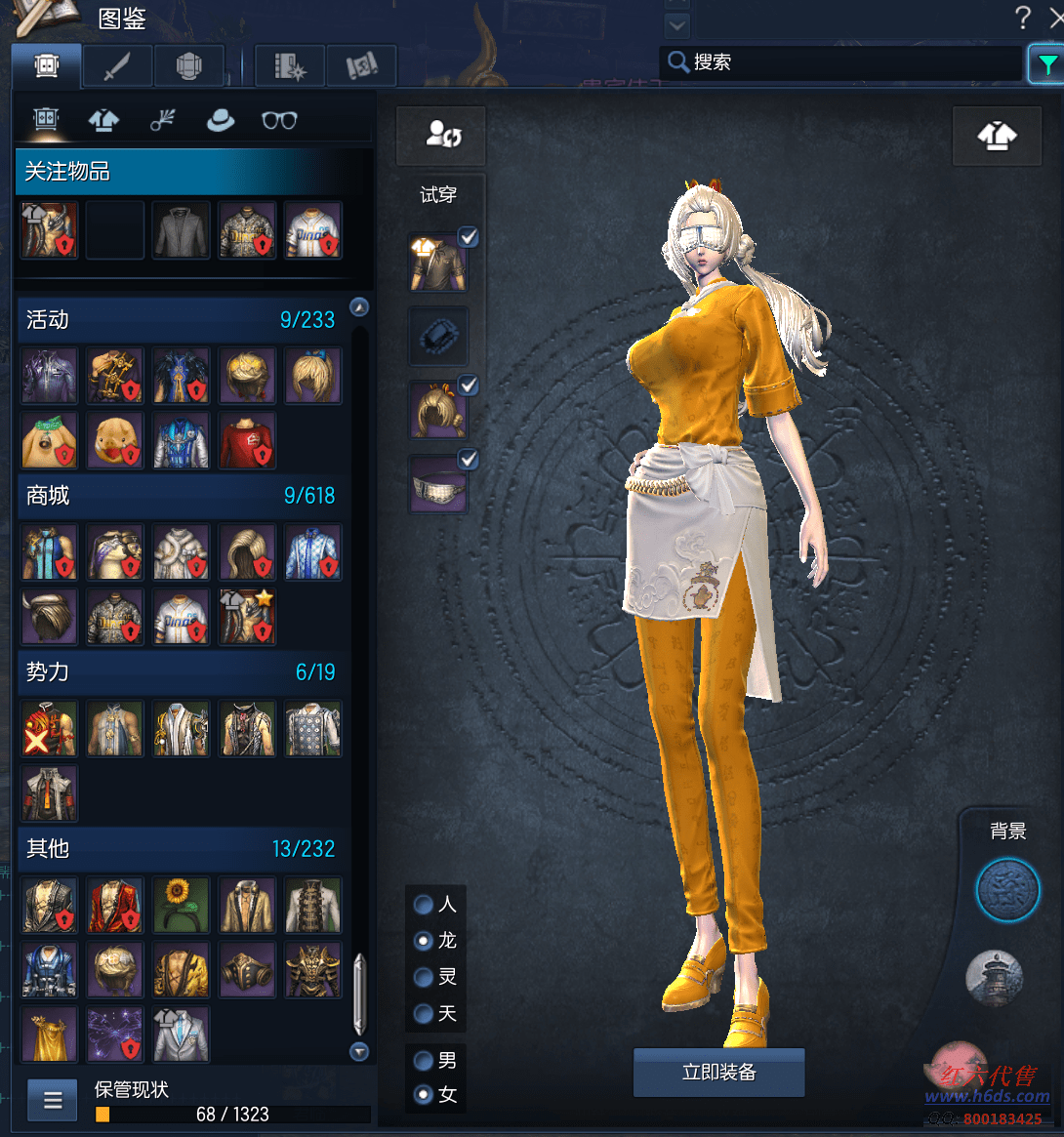The image size is (1064, 1137).
Task: Select the blue round pattern background
Action: pyautogui.click(x=1008, y=890)
